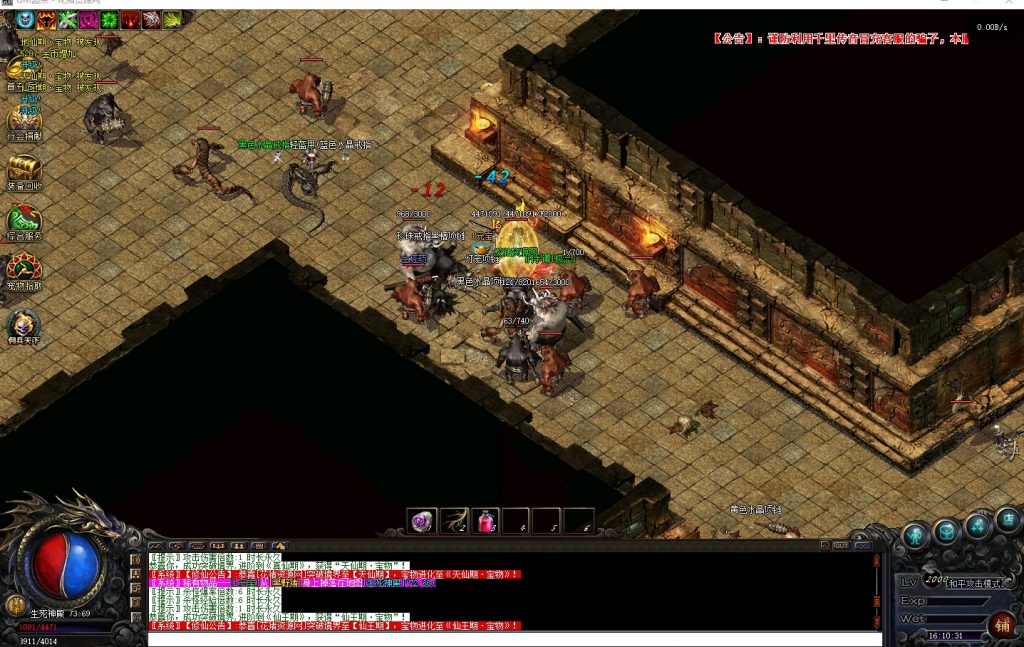Use the red potion in the hotbar
Screen dimensions: 1024x647
click(x=485, y=521)
